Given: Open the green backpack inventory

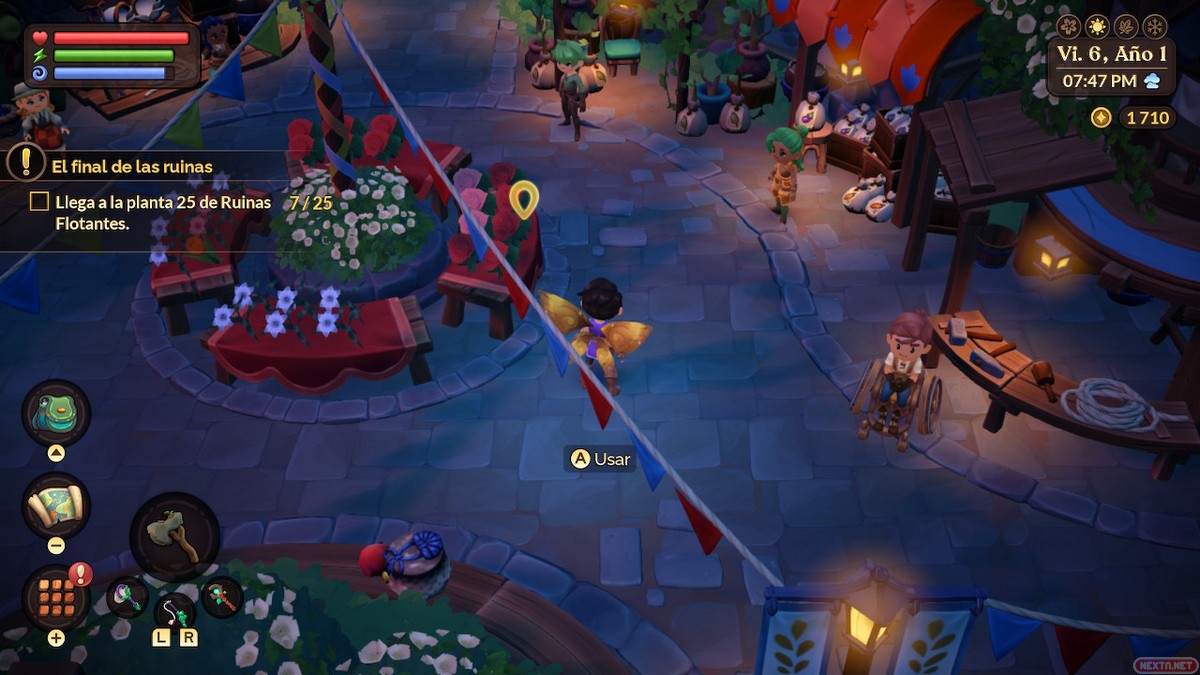Looking at the screenshot, I should pyautogui.click(x=56, y=413).
